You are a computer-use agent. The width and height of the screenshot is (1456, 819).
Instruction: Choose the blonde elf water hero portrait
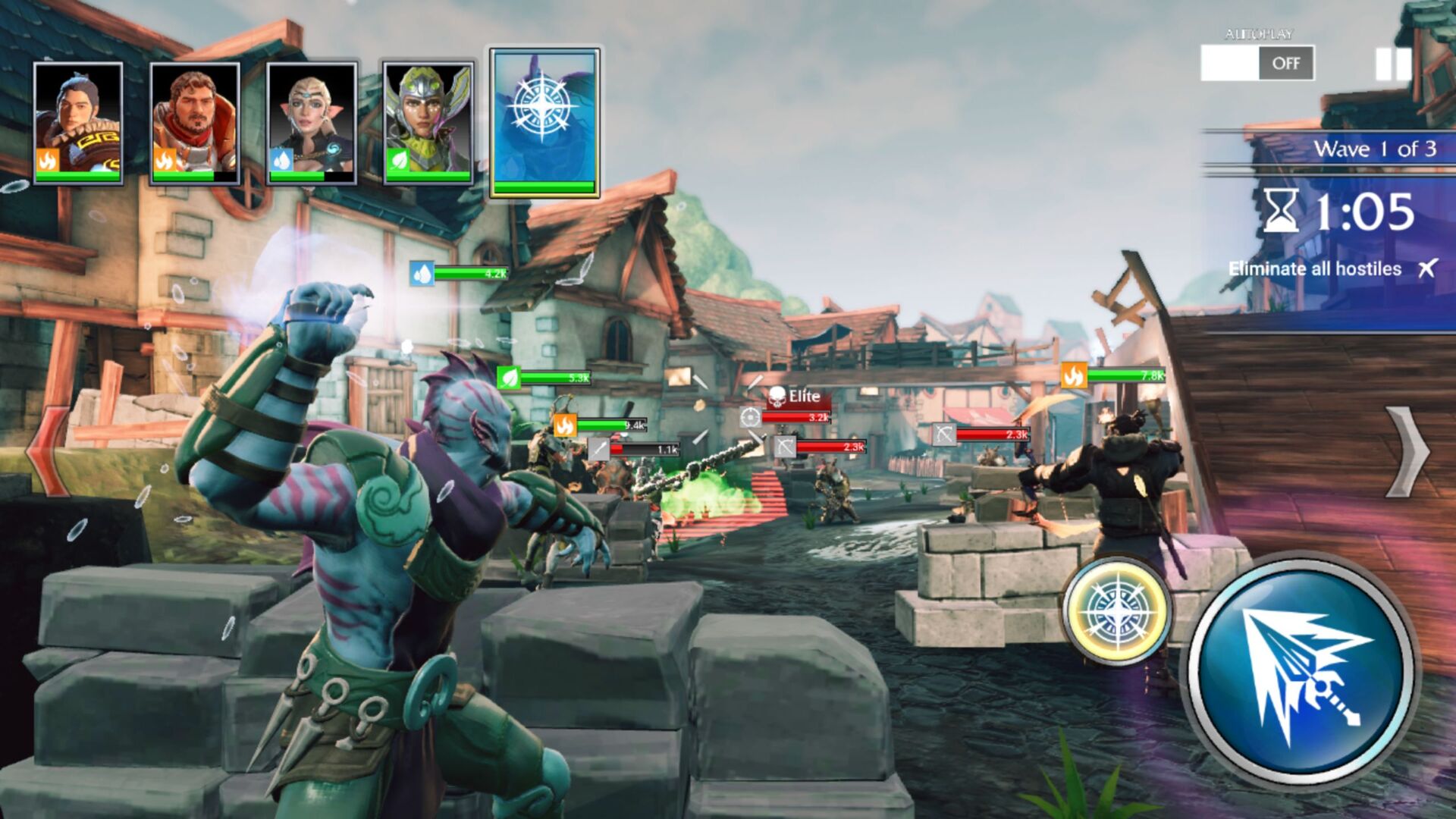click(312, 123)
